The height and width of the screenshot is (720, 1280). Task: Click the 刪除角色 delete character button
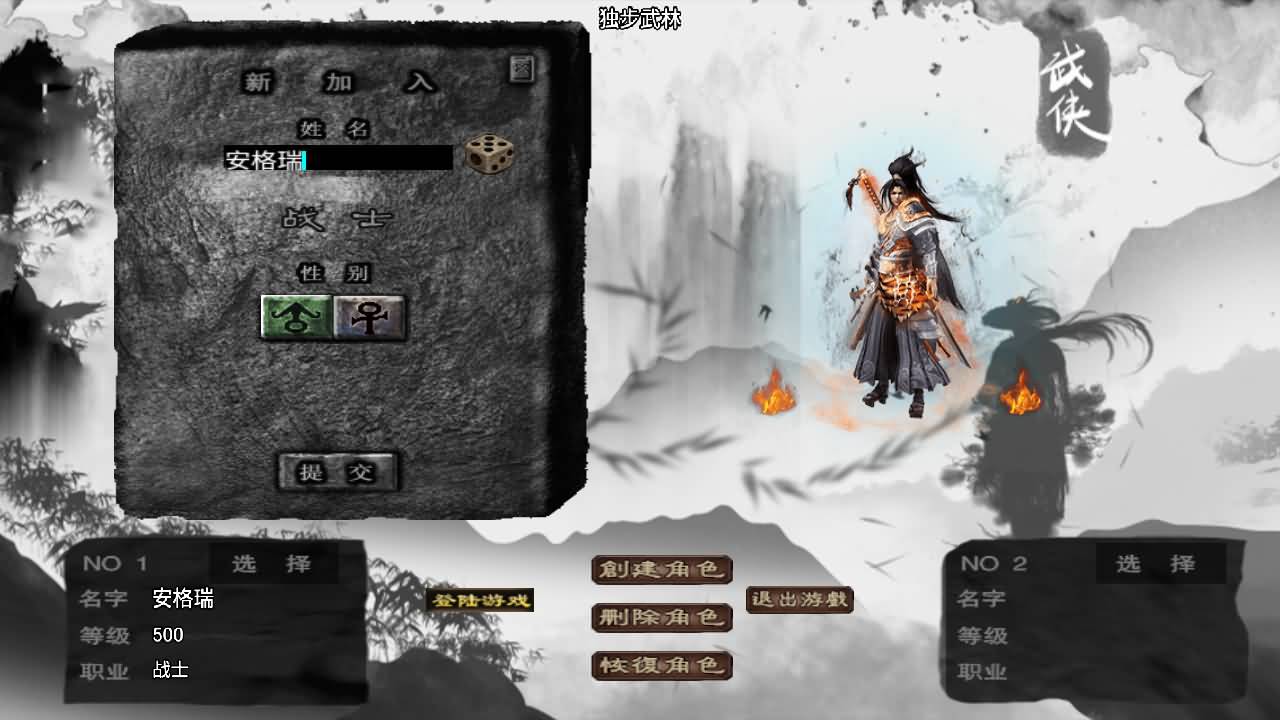[662, 618]
